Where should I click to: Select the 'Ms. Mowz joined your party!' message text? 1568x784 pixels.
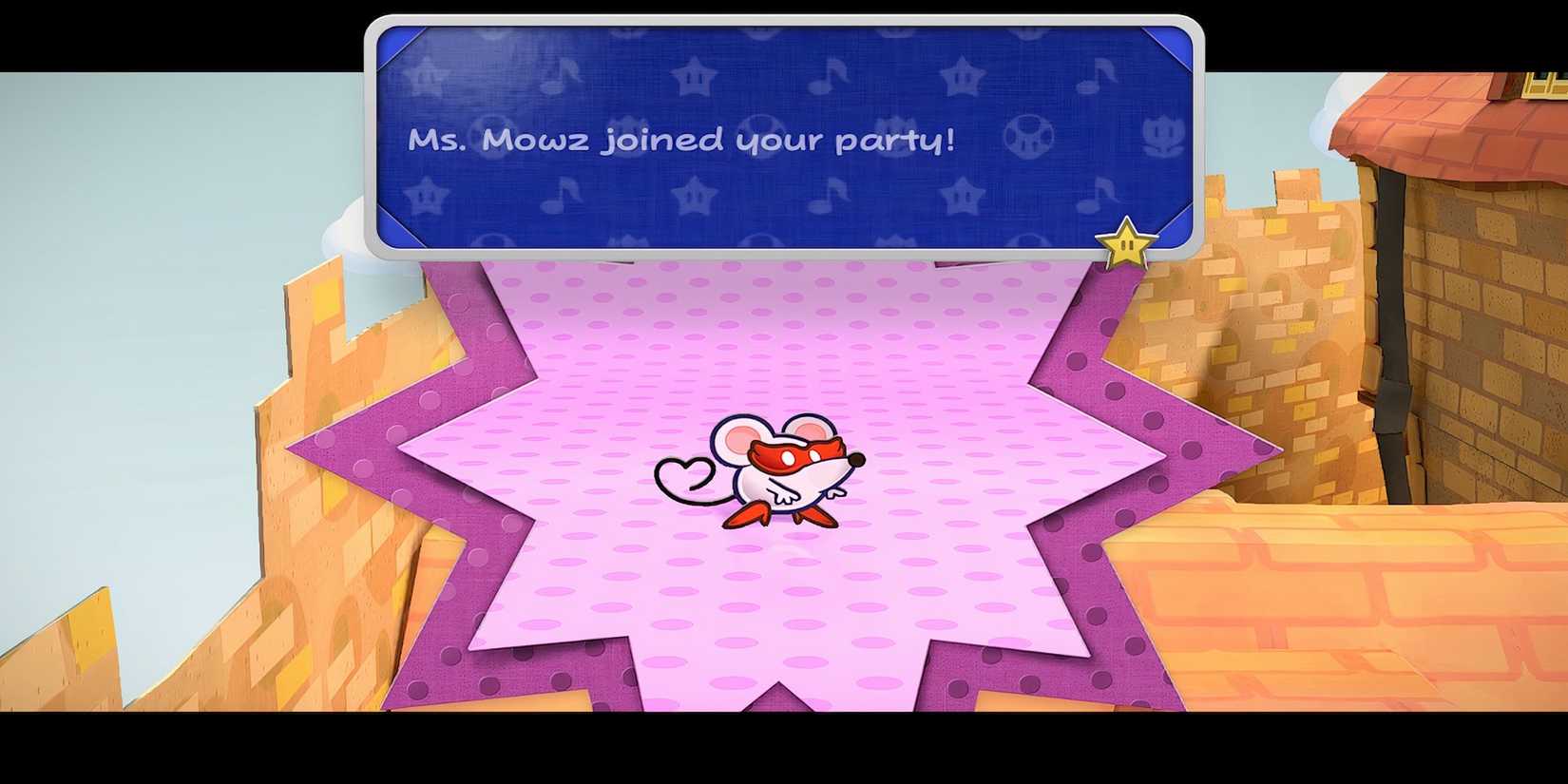(x=680, y=140)
